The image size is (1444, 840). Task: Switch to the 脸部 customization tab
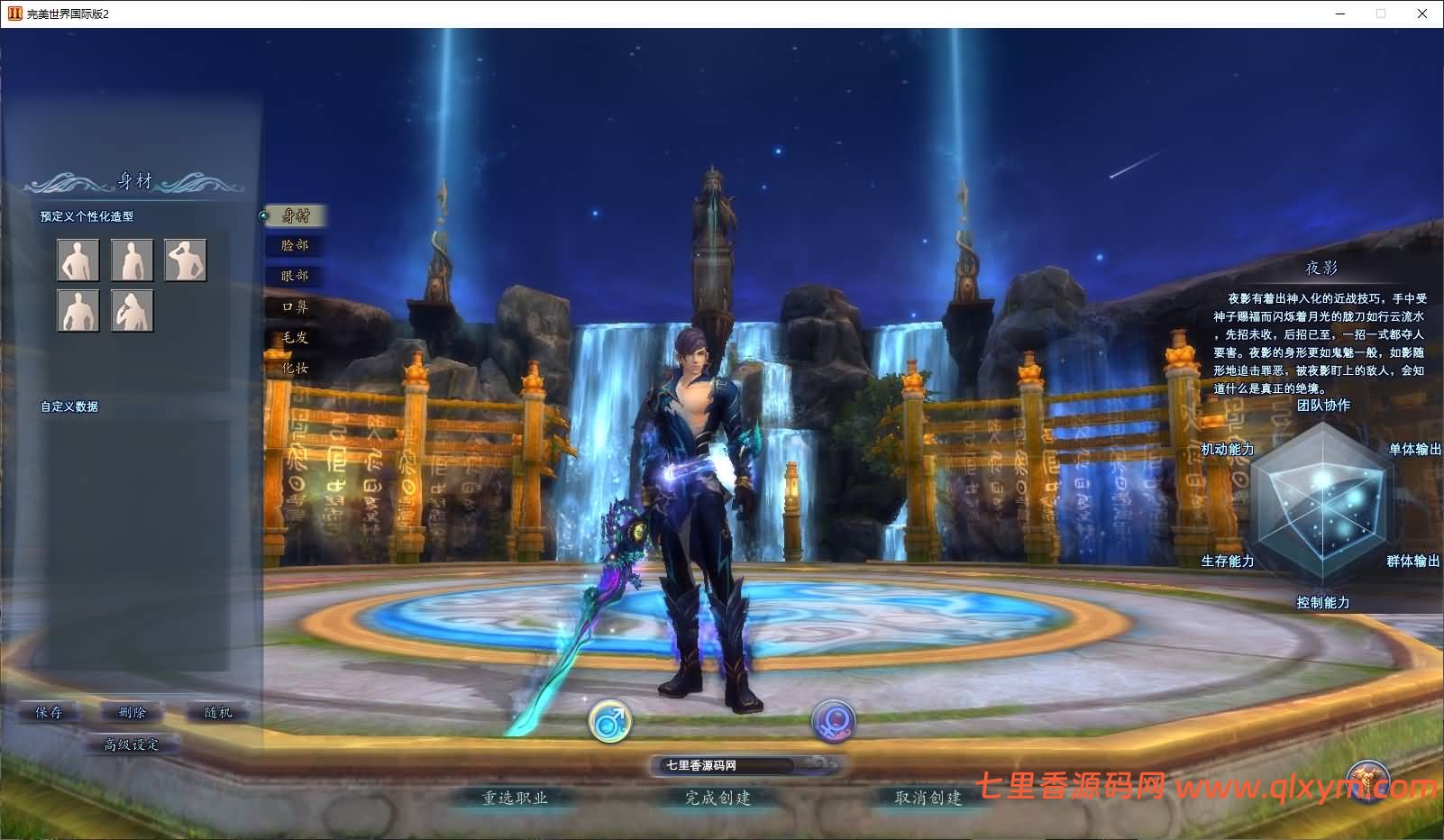(x=295, y=245)
